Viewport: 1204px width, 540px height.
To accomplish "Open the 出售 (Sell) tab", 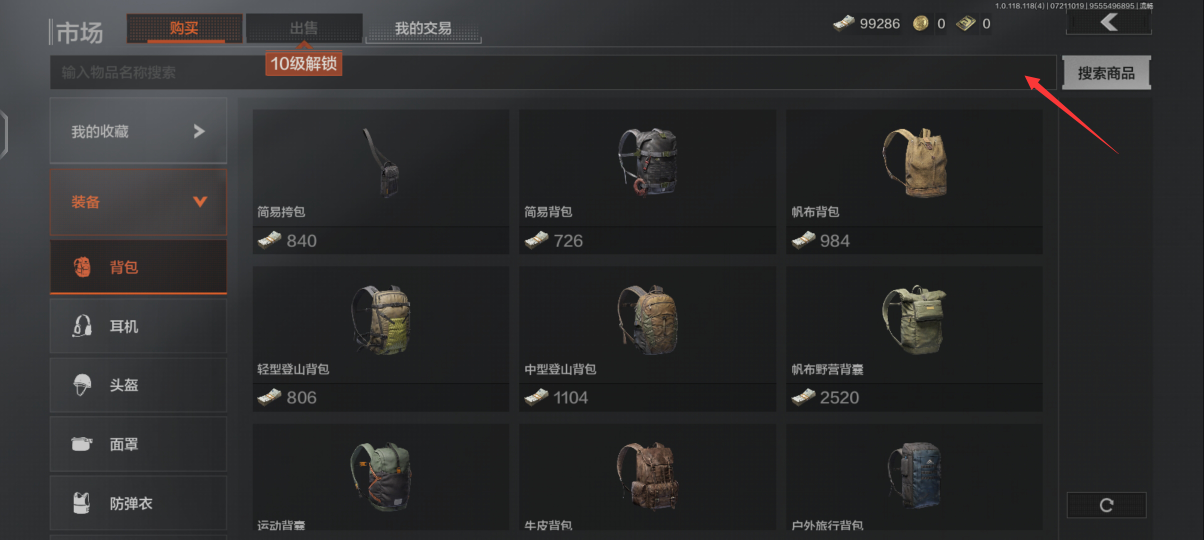I will tap(304, 28).
